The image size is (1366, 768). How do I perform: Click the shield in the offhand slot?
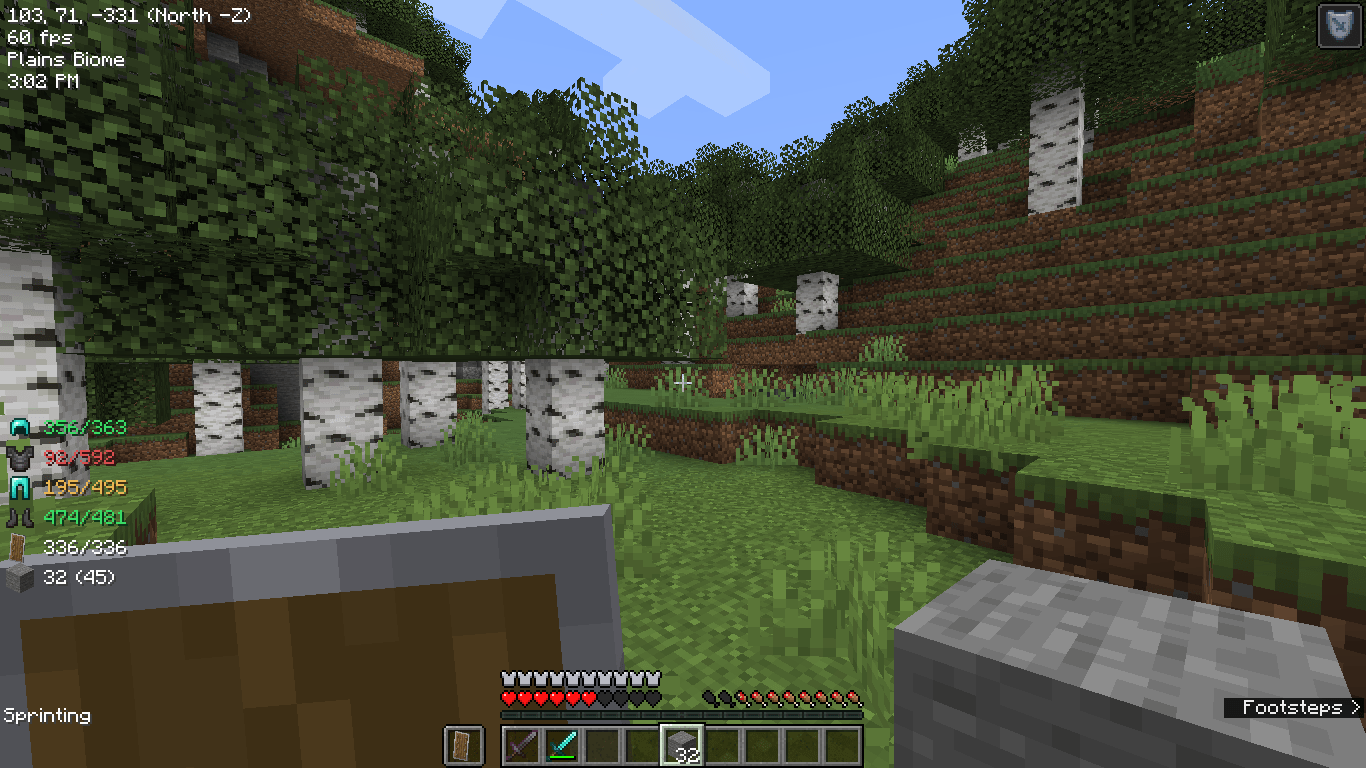463,745
